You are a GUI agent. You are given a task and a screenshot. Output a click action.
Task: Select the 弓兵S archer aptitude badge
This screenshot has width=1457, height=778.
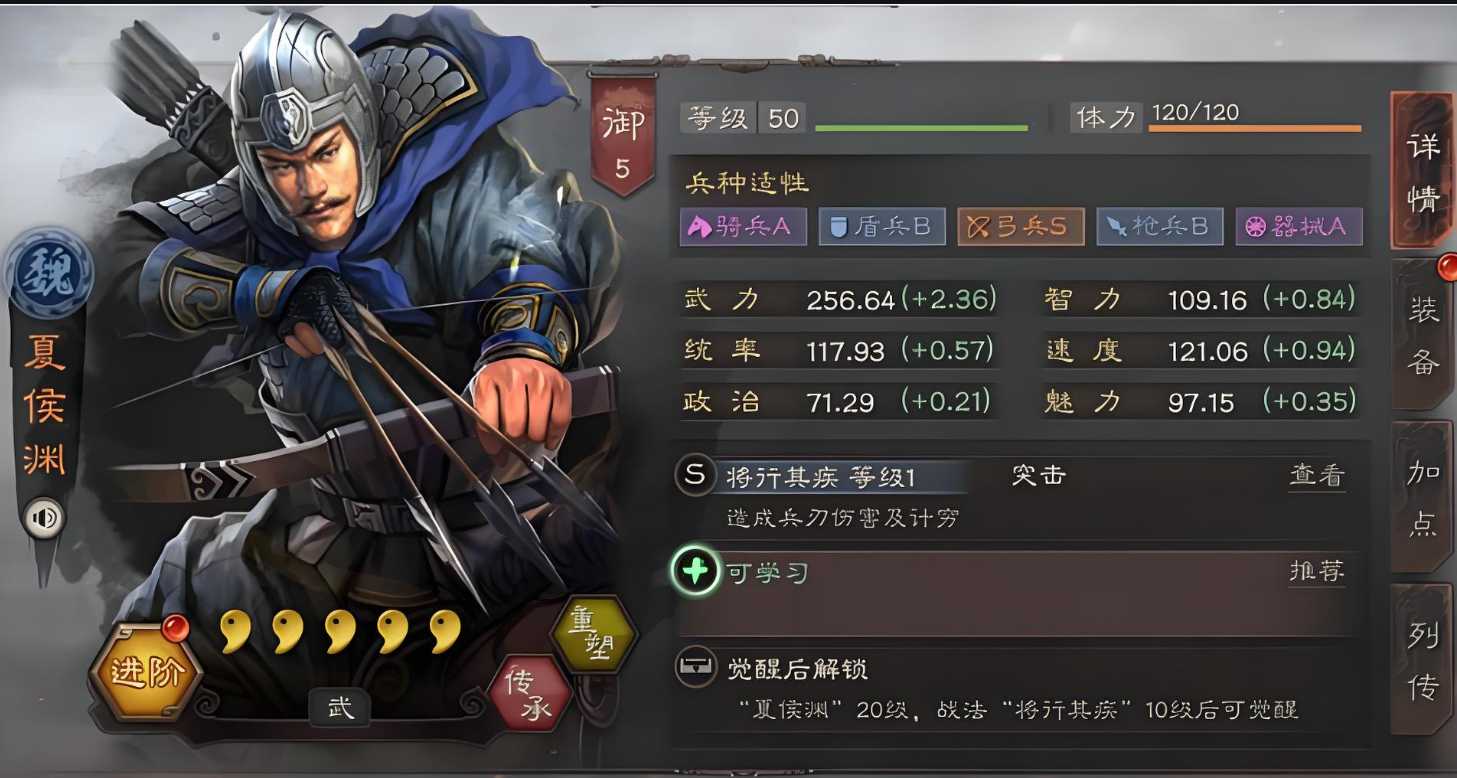(1020, 226)
